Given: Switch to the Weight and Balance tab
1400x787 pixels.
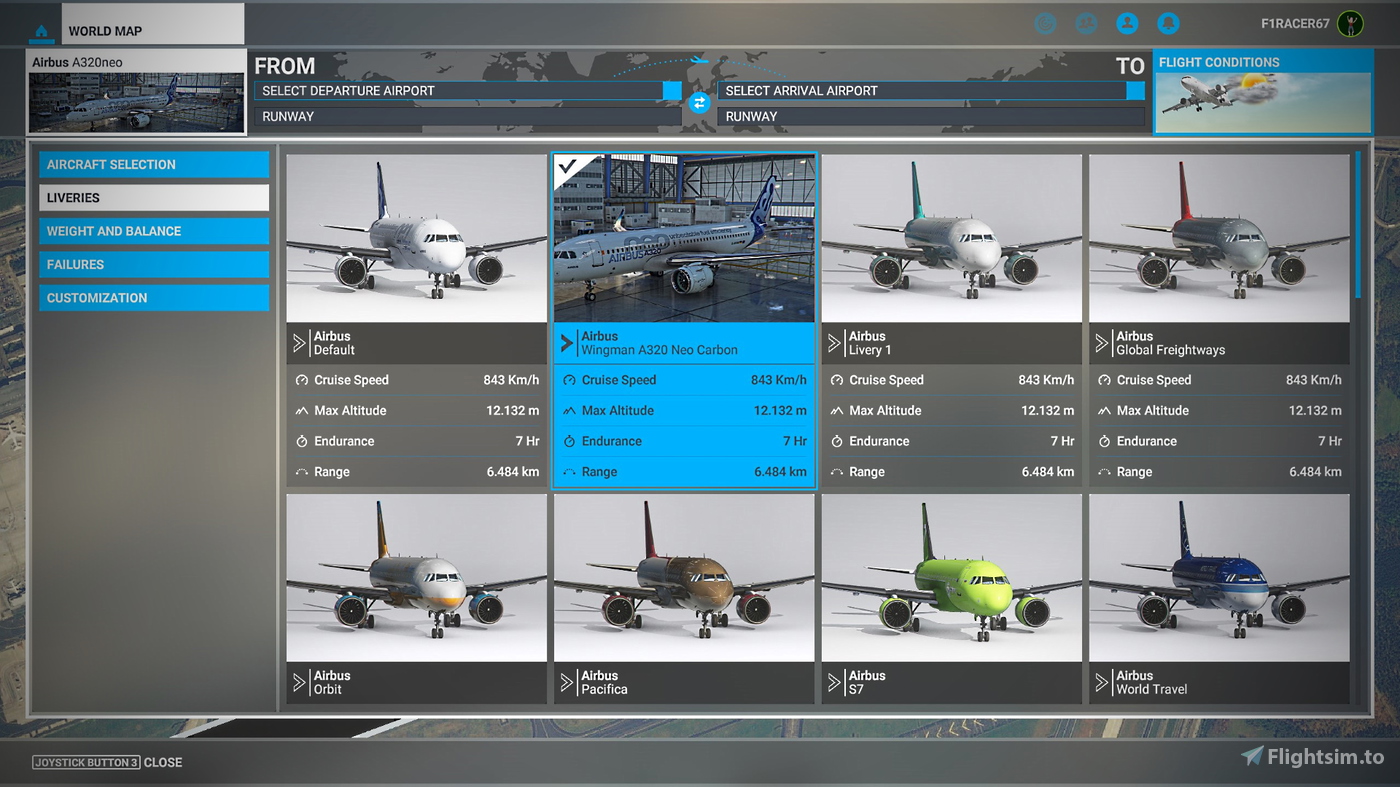Looking at the screenshot, I should pyautogui.click(x=153, y=230).
